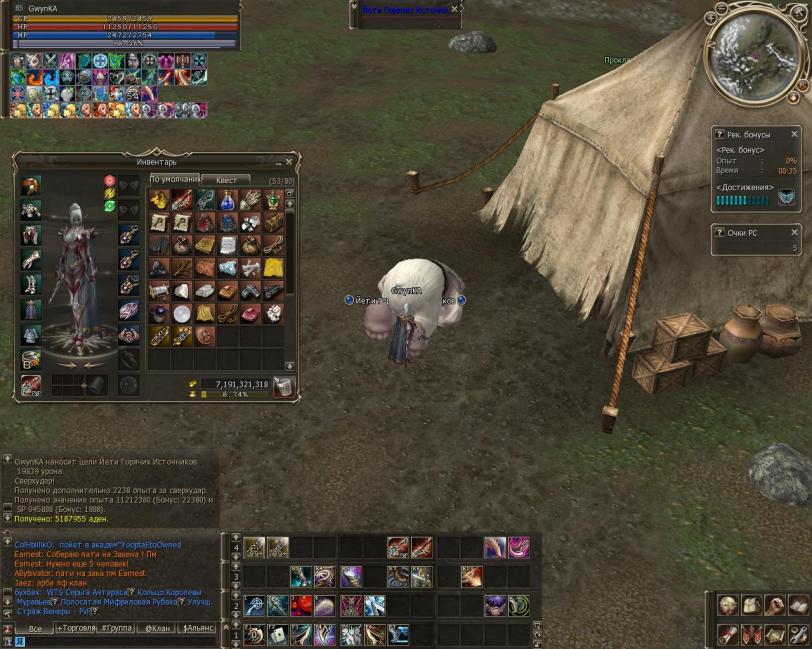812x649 pixels.
Task: Click the inventory trash bin button
Action: 283,387
